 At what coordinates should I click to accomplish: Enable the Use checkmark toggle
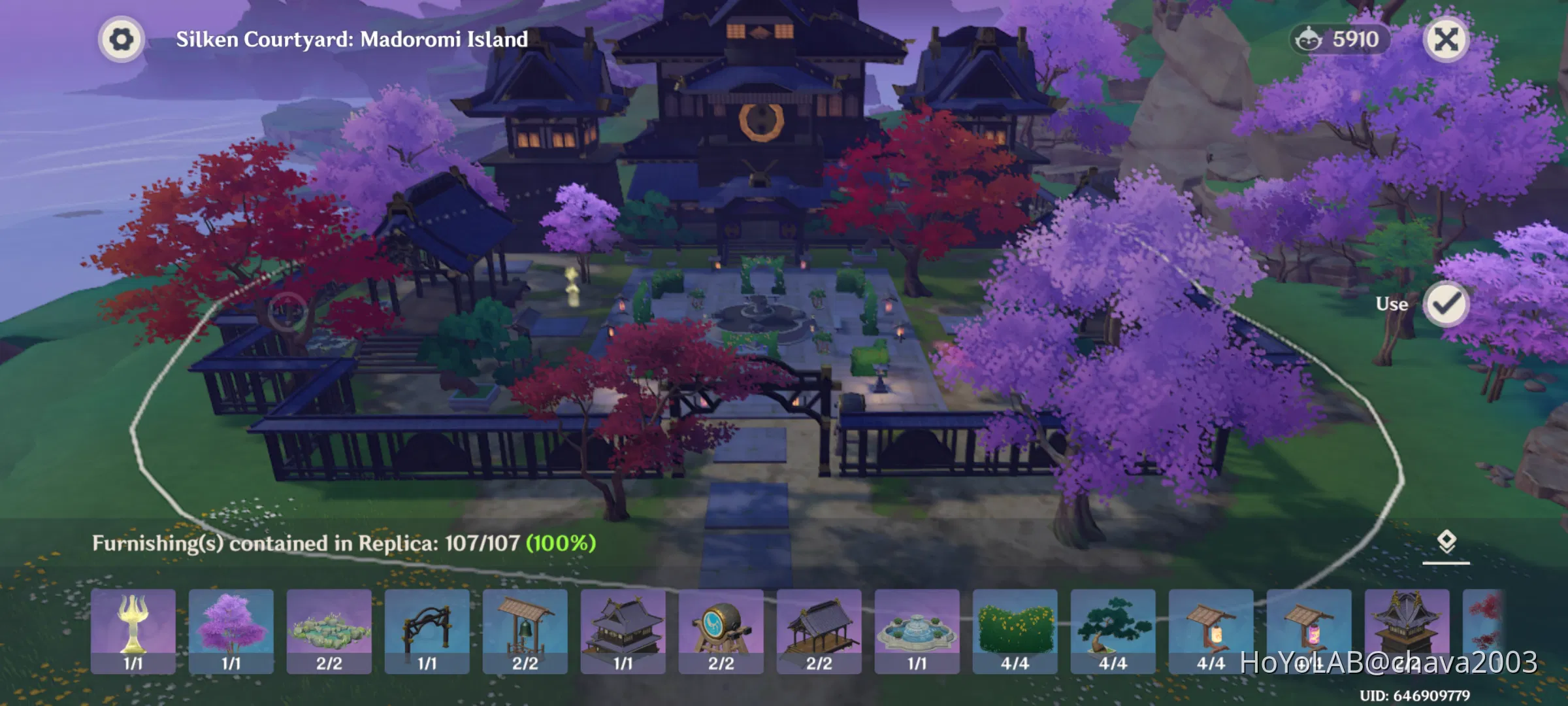[1445, 304]
